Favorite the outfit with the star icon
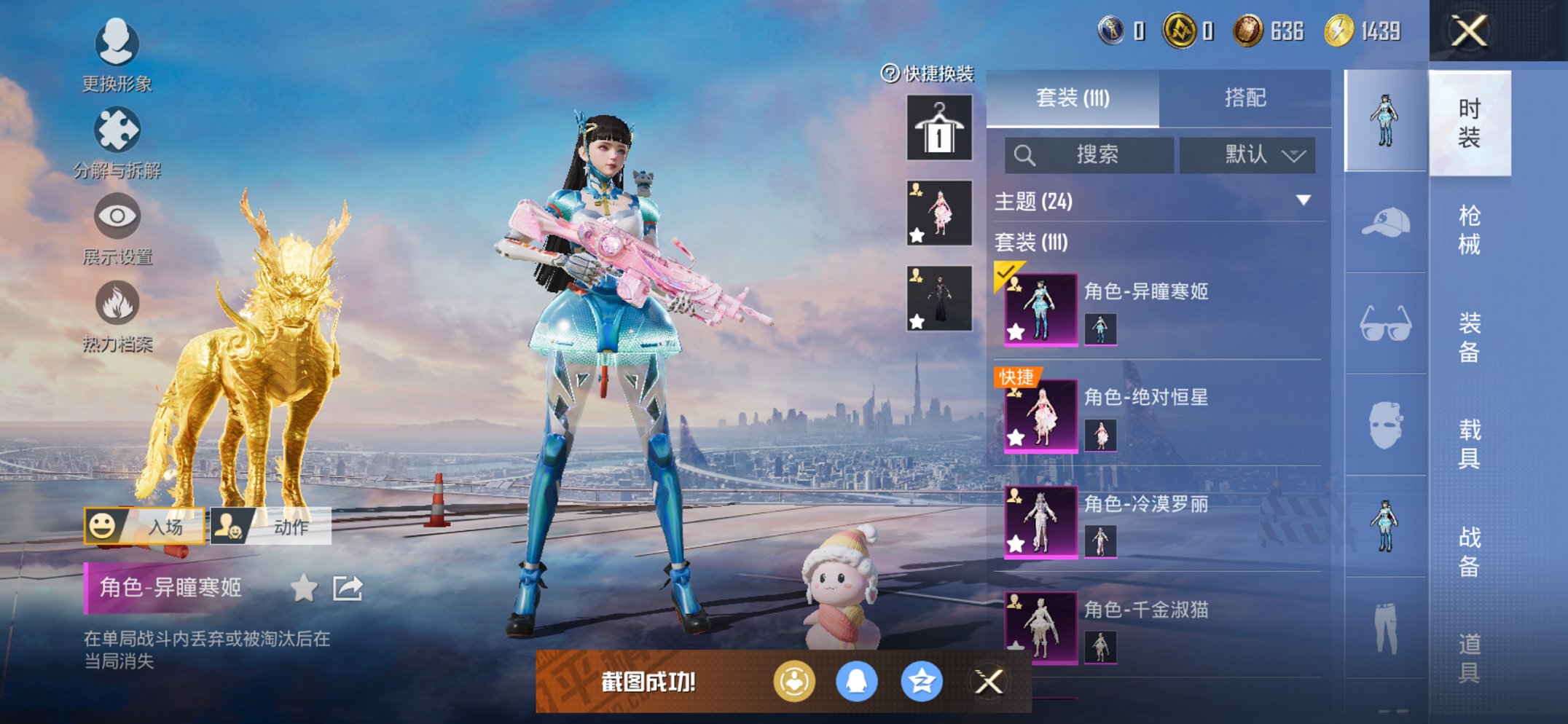Screen dimensions: 1568x724 pos(304,588)
